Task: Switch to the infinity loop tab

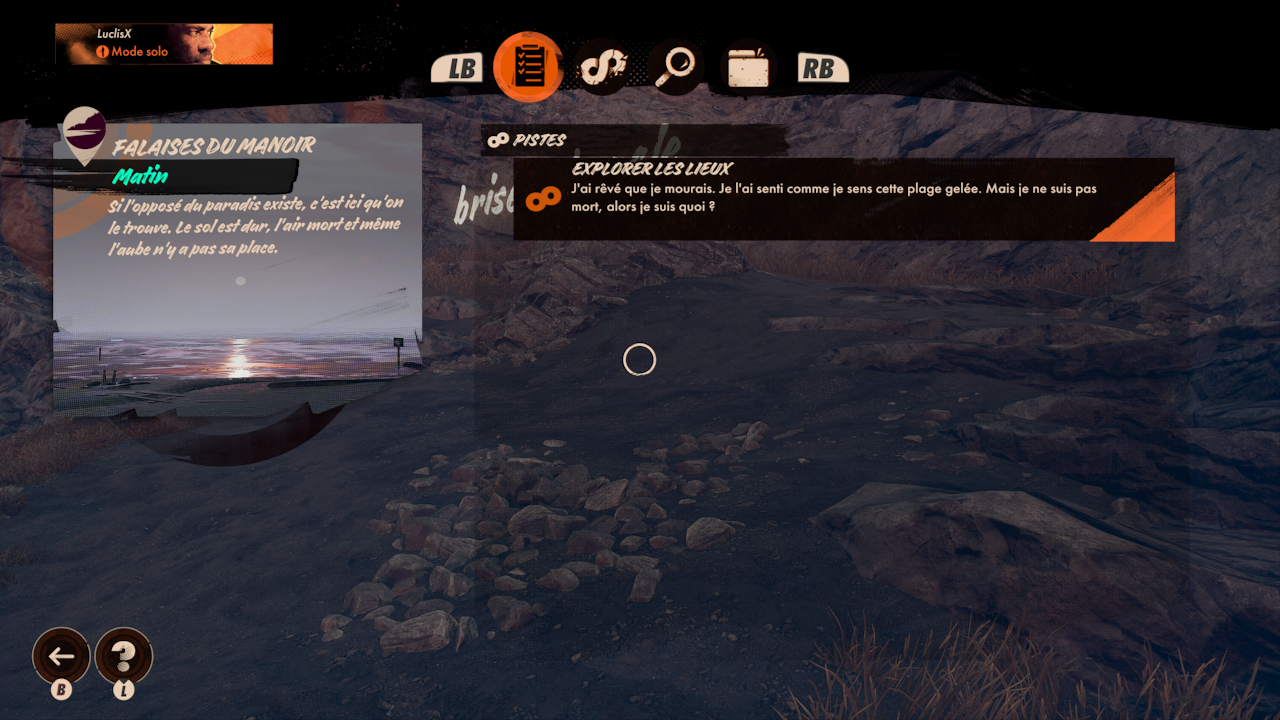Action: pos(601,67)
